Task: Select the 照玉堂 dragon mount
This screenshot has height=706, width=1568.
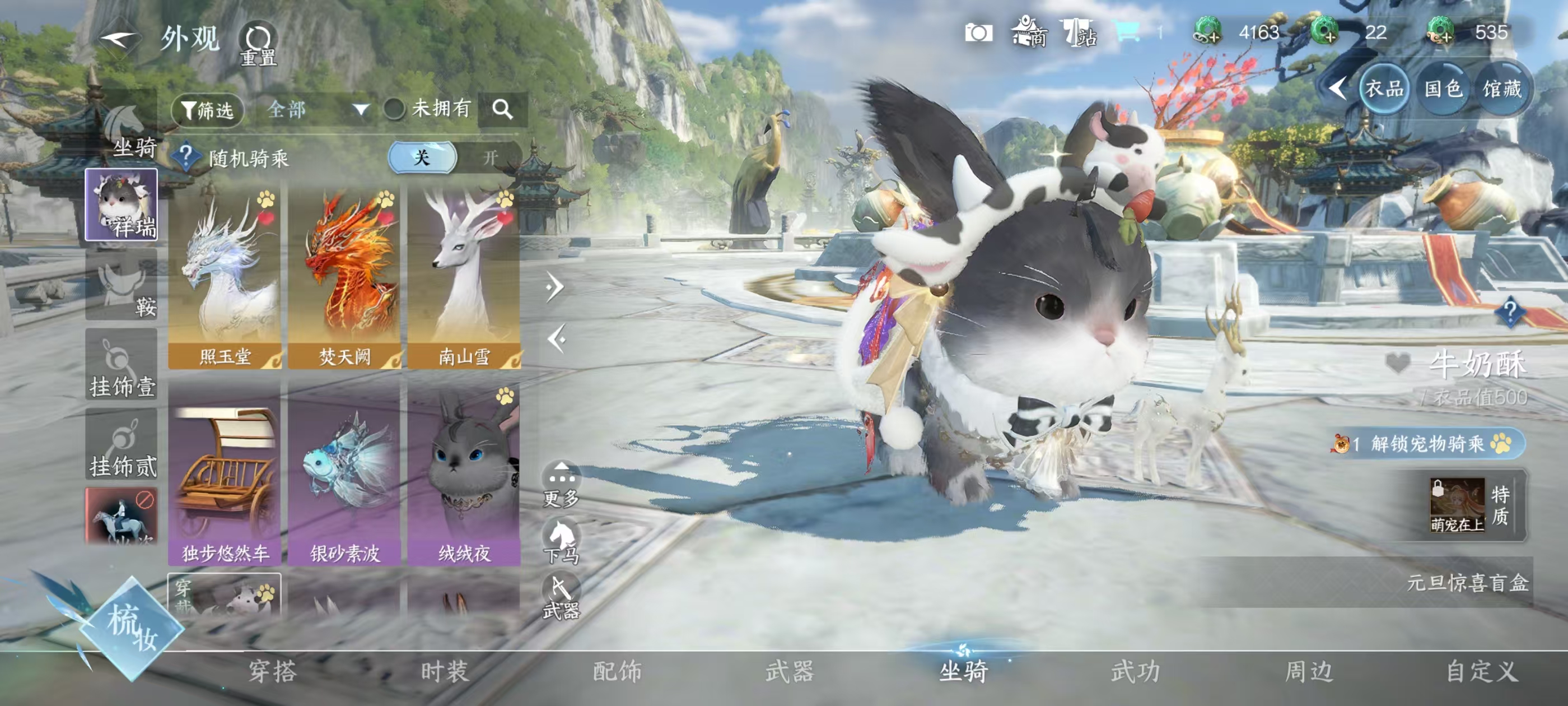Action: [224, 278]
